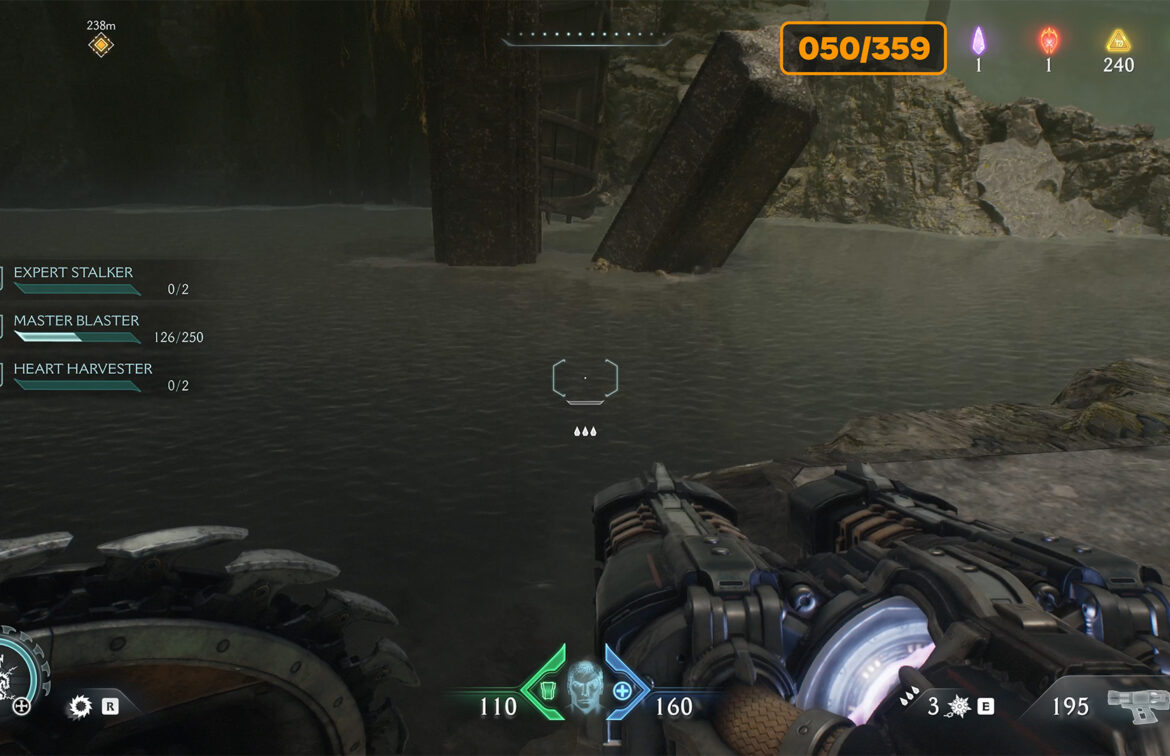Click the blue health cross icon
The height and width of the screenshot is (756, 1170).
622,689
